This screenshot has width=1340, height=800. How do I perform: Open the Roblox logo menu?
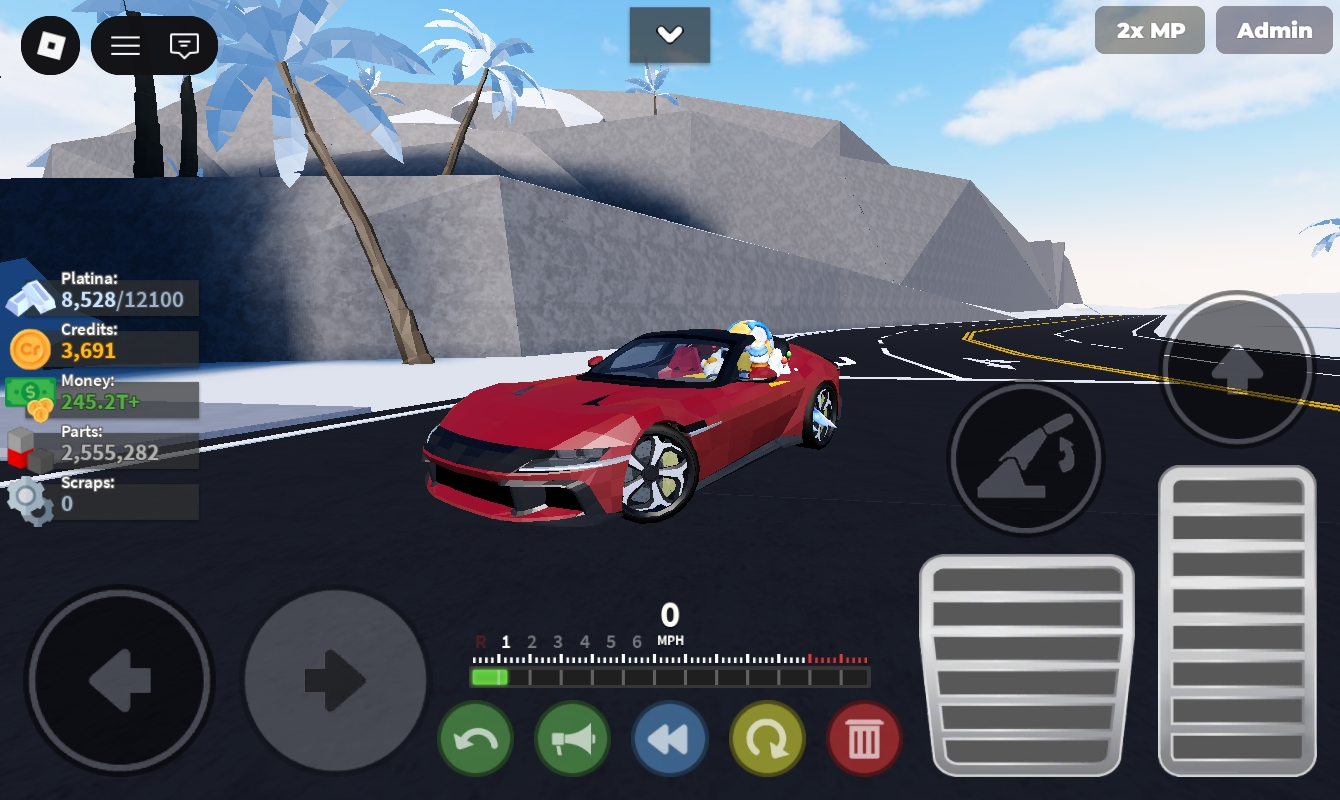point(50,46)
